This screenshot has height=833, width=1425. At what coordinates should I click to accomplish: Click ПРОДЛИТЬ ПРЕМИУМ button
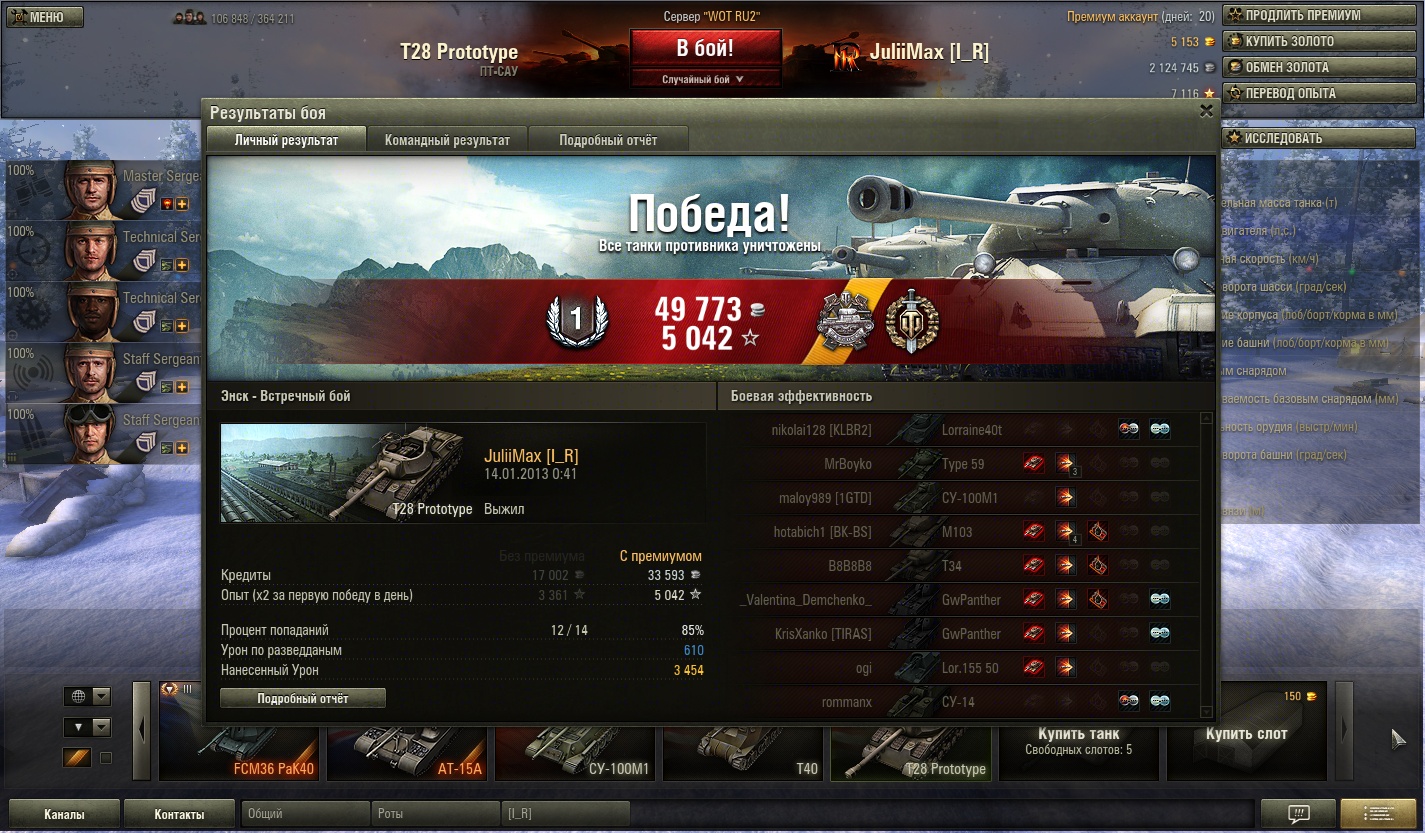coord(1321,16)
